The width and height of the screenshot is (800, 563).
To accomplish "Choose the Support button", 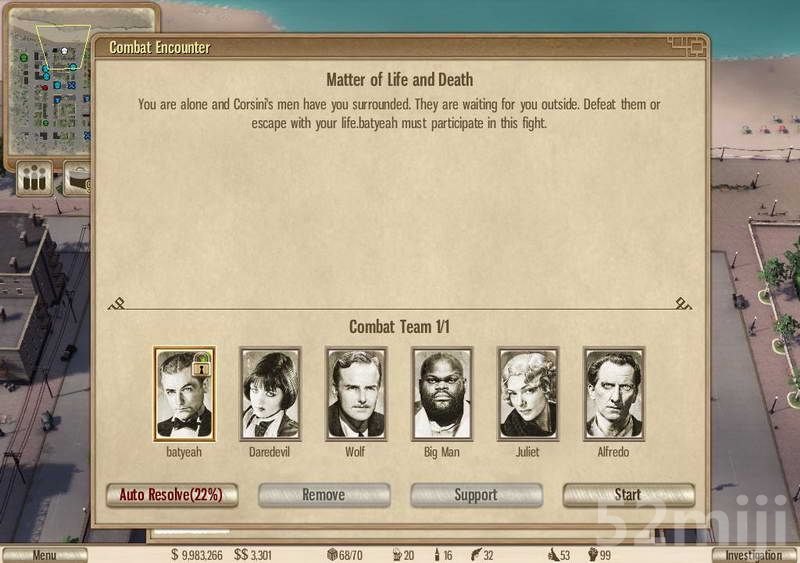I will [476, 495].
